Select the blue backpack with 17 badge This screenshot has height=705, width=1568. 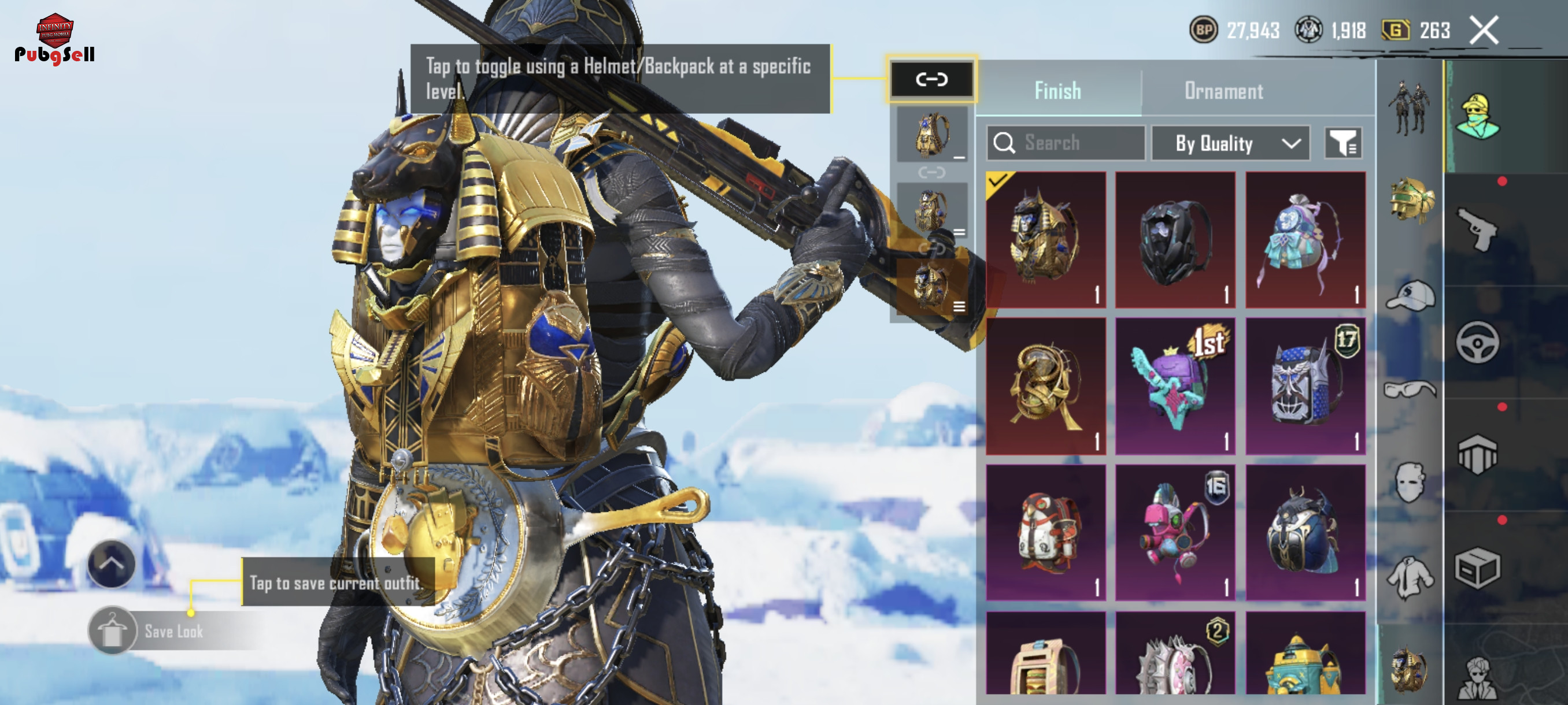[1305, 385]
